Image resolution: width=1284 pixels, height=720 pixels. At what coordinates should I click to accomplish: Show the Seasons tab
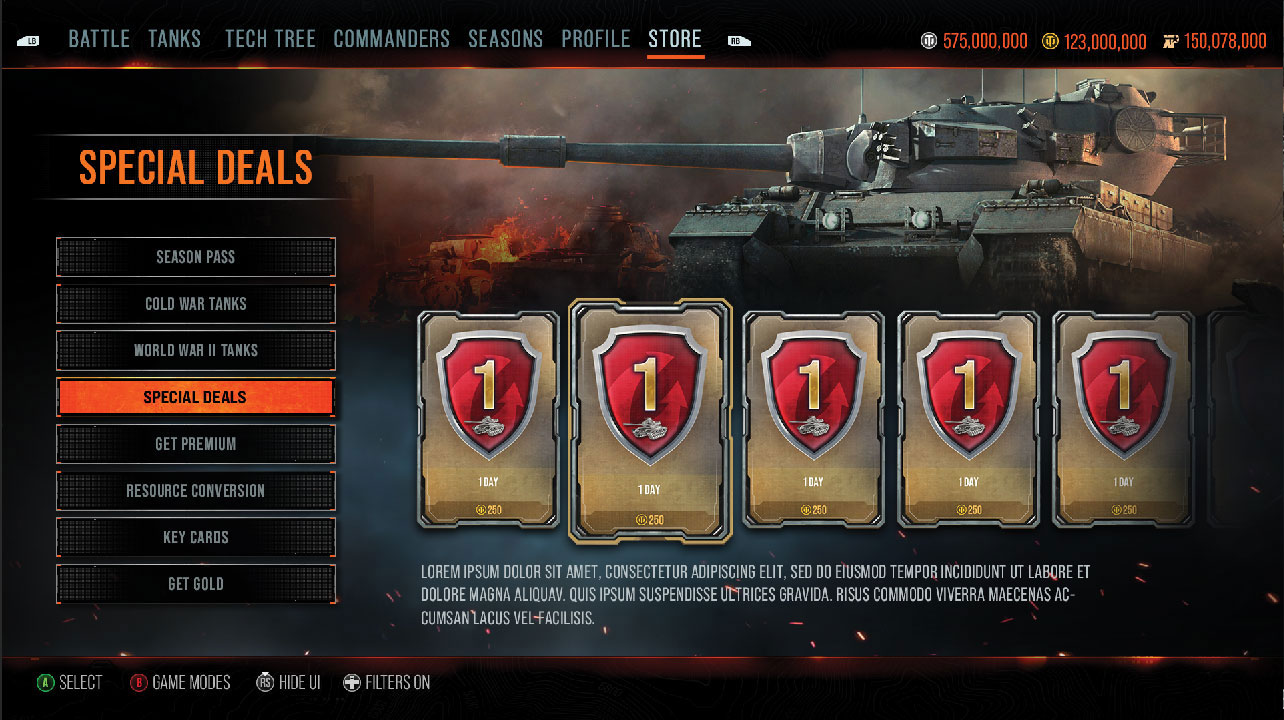coord(505,40)
